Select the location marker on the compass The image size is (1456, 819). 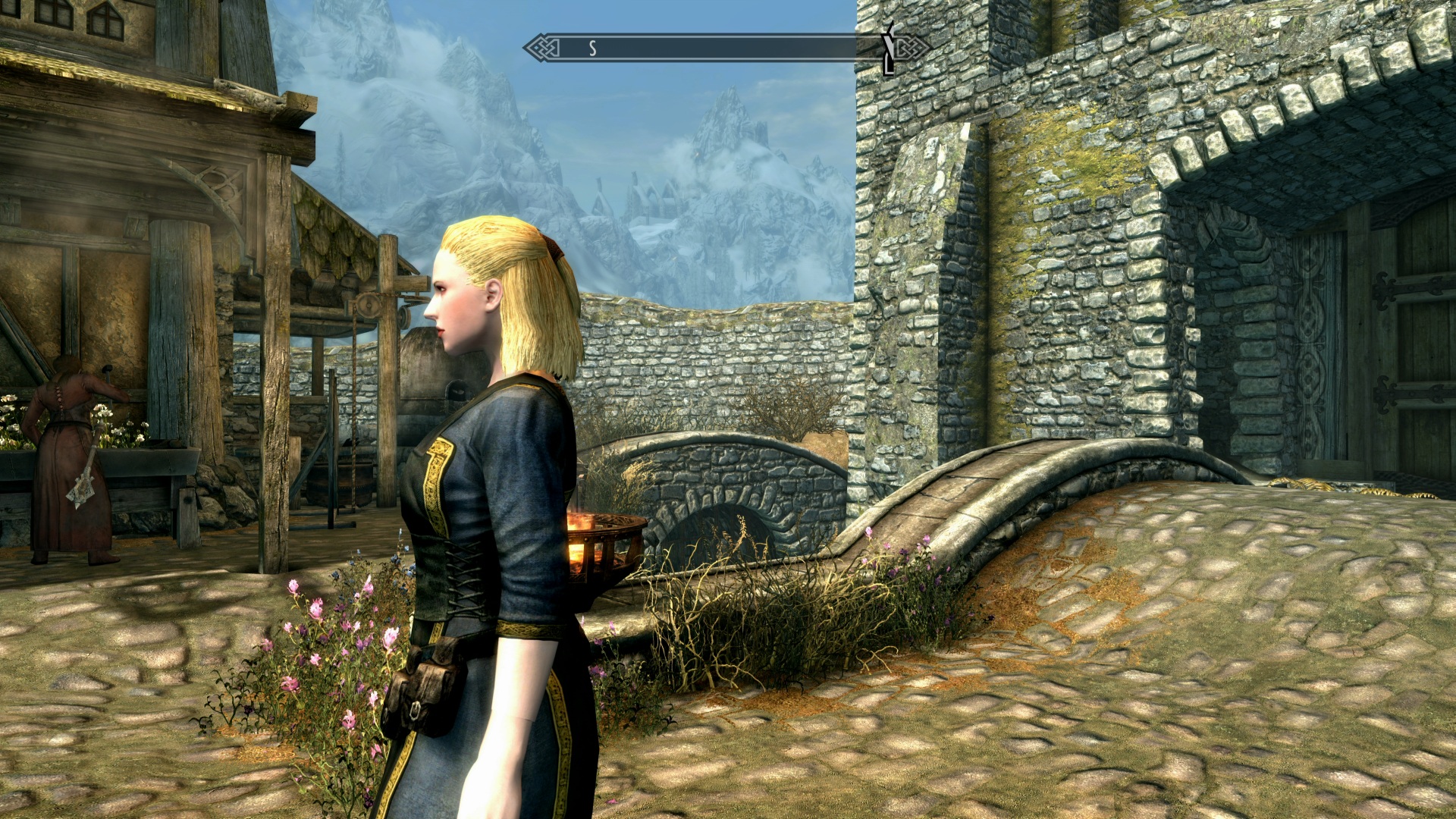[x=888, y=49]
